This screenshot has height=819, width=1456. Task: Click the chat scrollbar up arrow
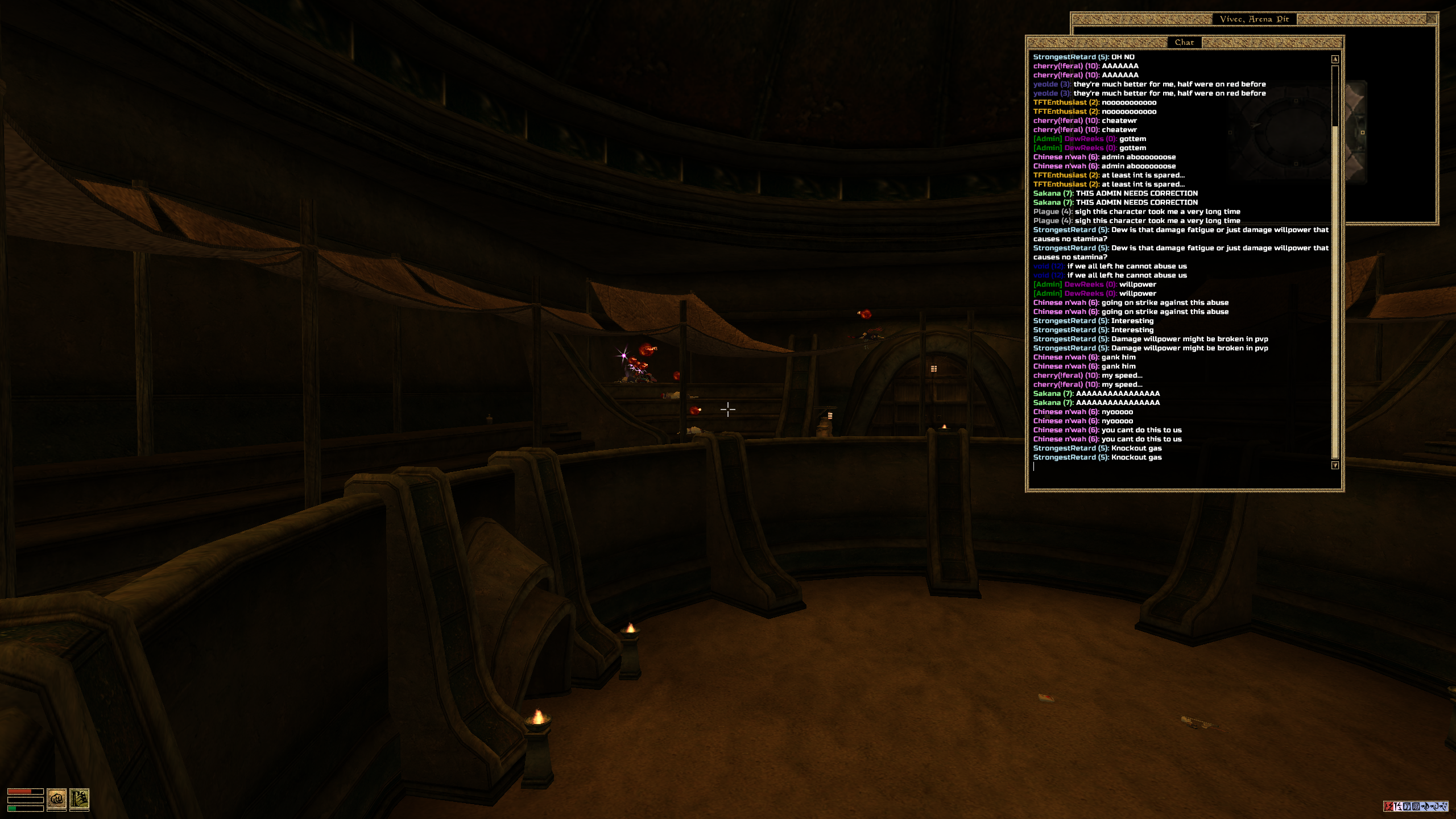pos(1335,59)
